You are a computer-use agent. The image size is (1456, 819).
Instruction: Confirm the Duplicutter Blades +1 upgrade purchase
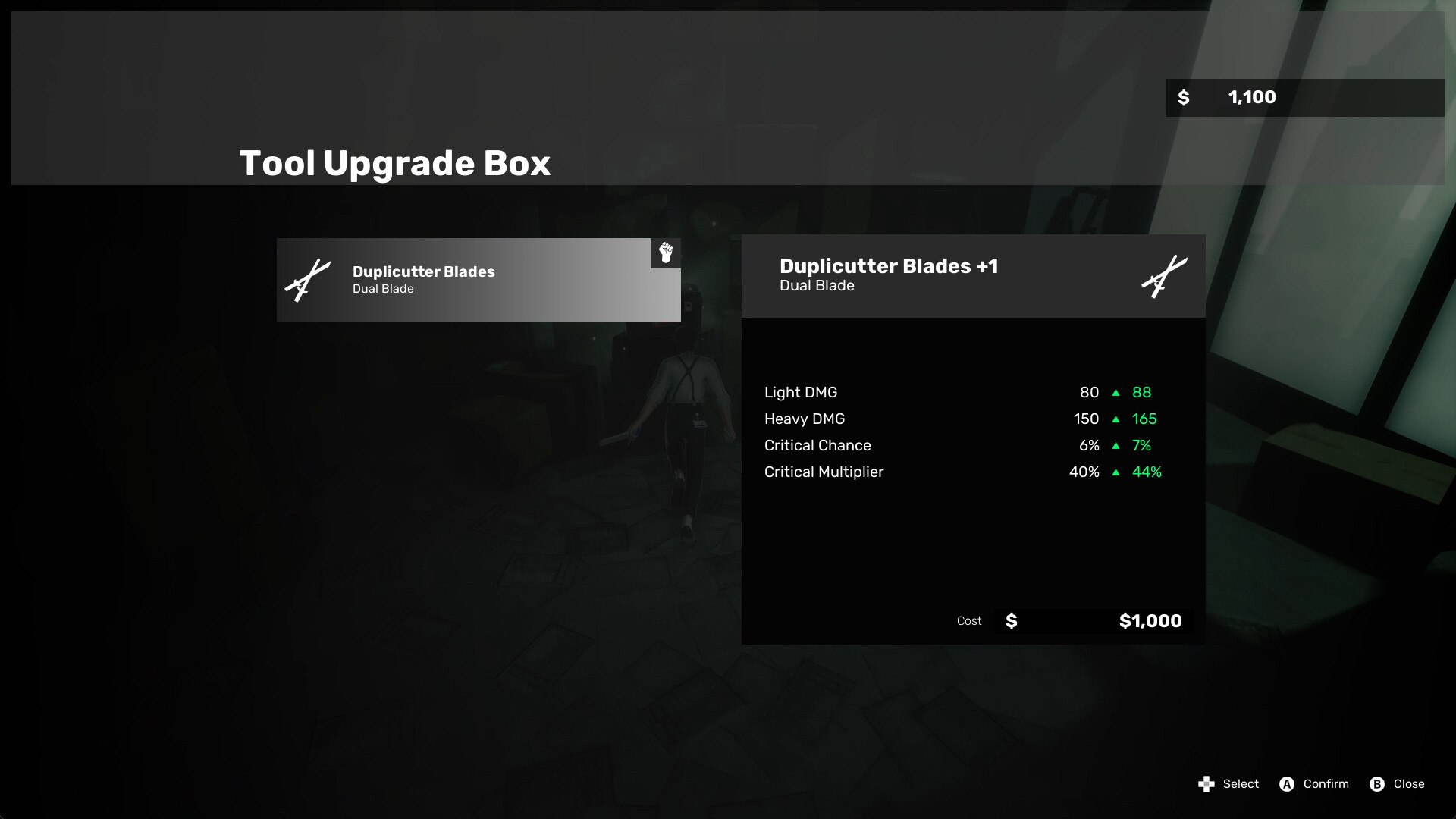pos(1286,784)
